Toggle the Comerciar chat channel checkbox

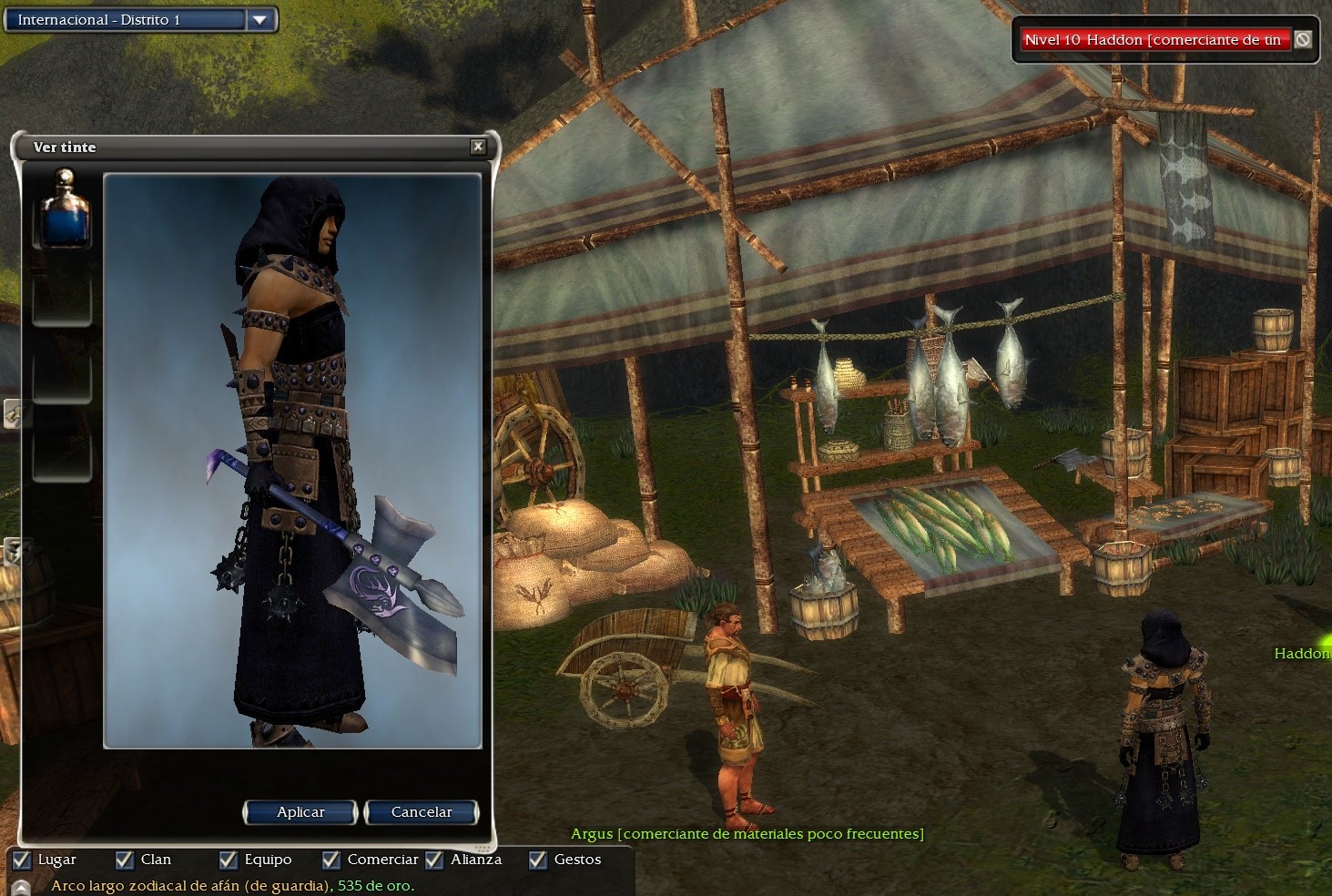point(331,860)
